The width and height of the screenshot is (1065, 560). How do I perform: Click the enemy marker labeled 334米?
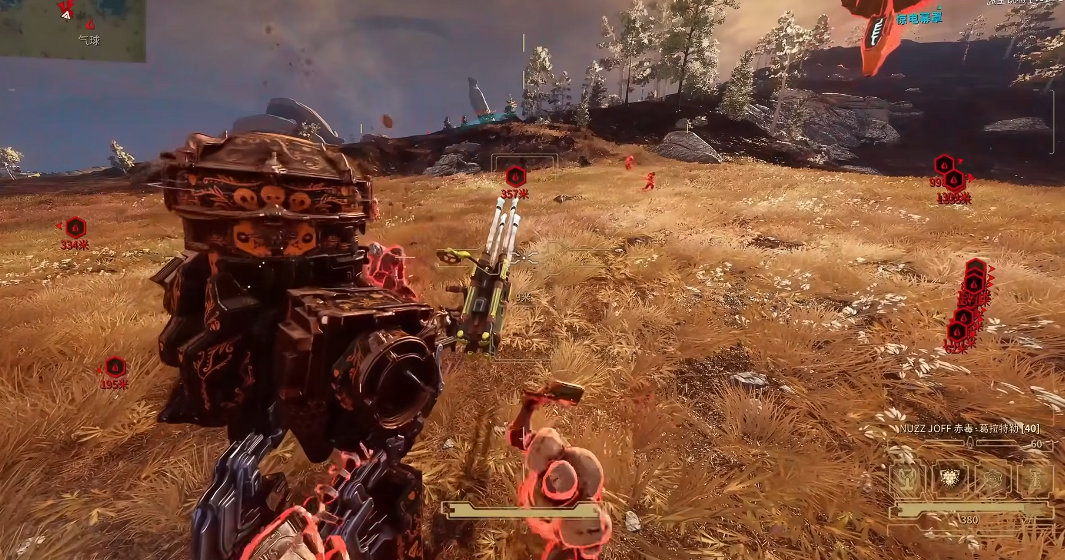(75, 227)
